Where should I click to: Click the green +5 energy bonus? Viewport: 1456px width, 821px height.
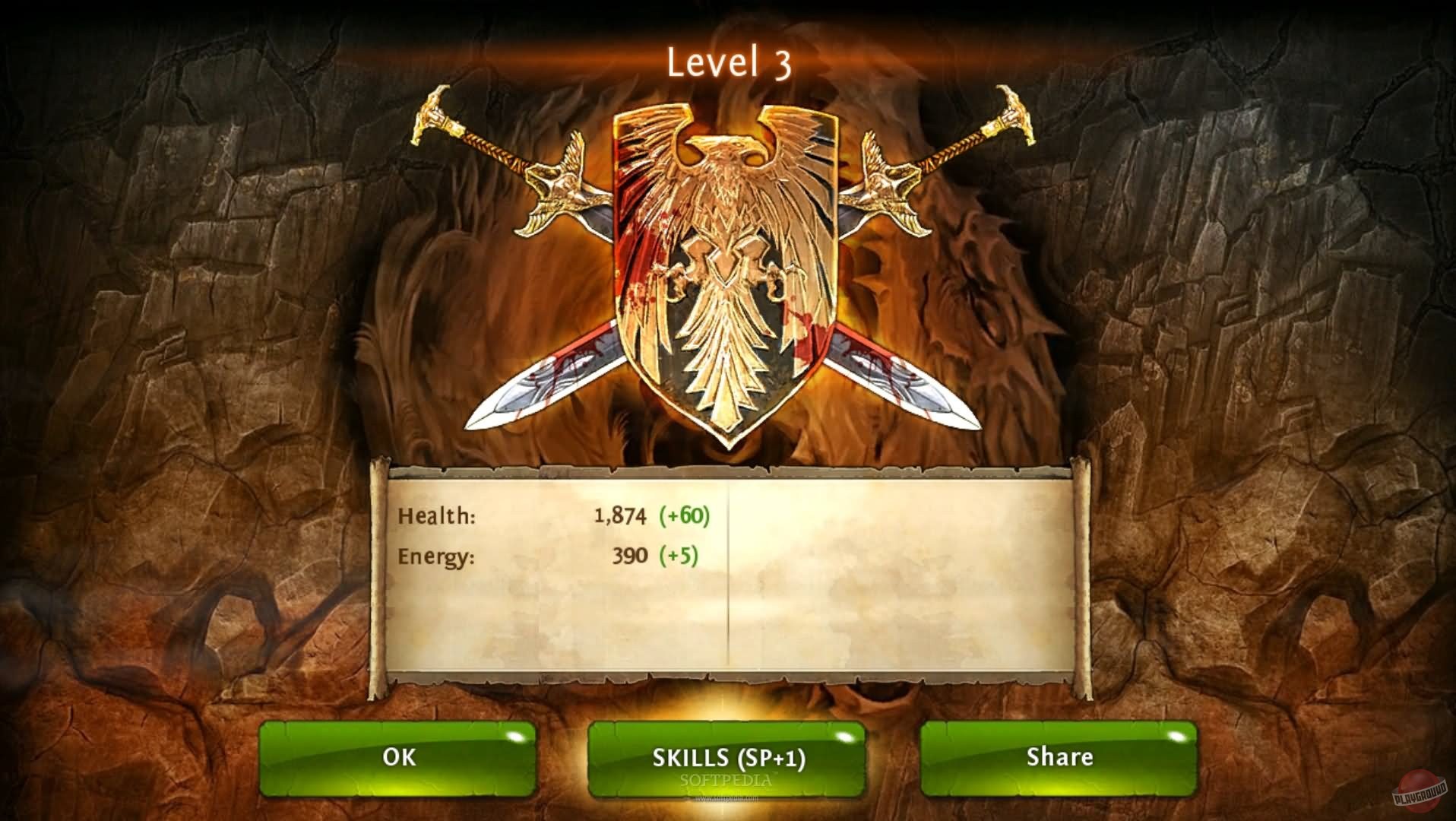pyautogui.click(x=679, y=556)
